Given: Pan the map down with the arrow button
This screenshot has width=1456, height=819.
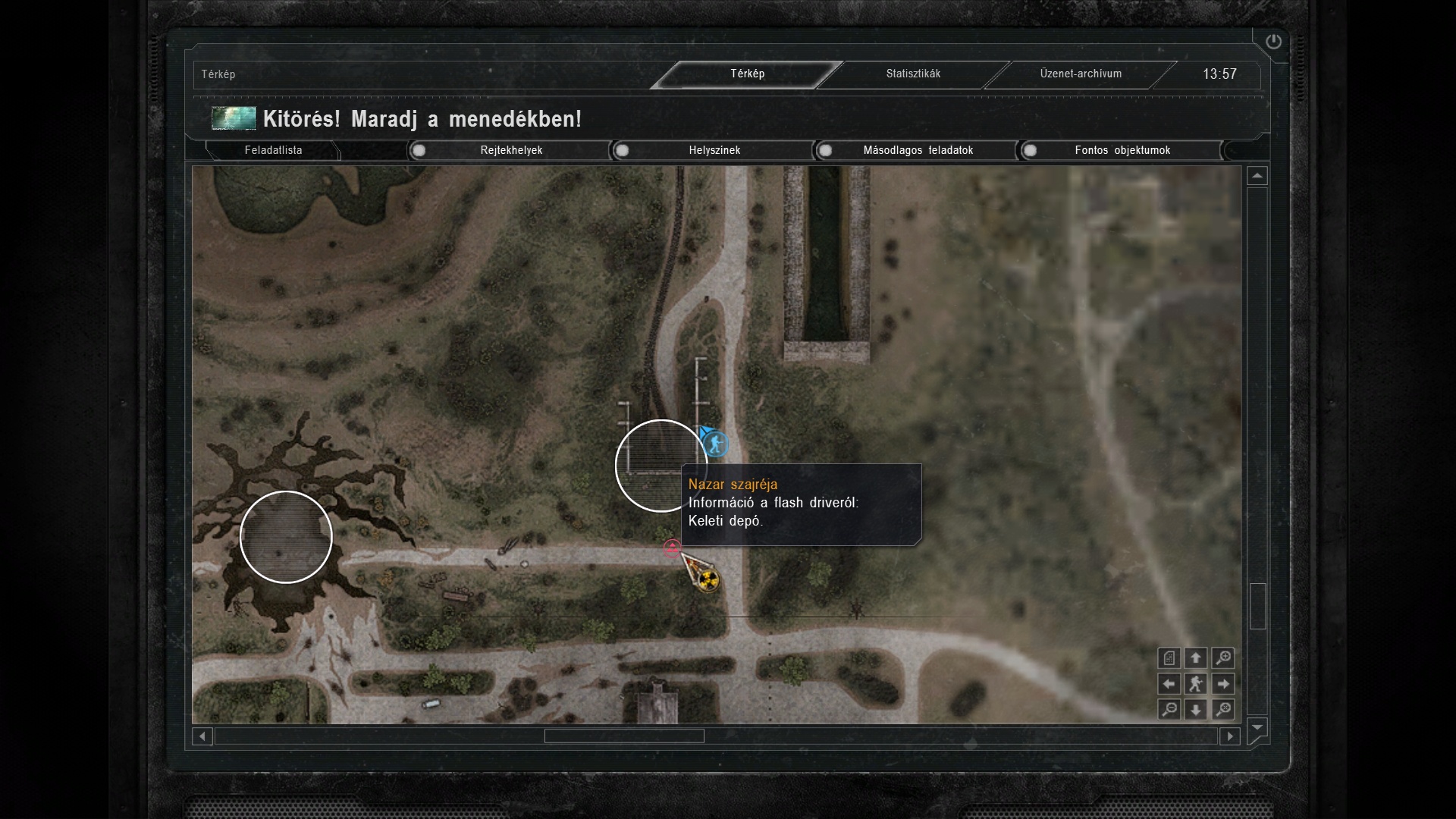Looking at the screenshot, I should tap(1196, 710).
